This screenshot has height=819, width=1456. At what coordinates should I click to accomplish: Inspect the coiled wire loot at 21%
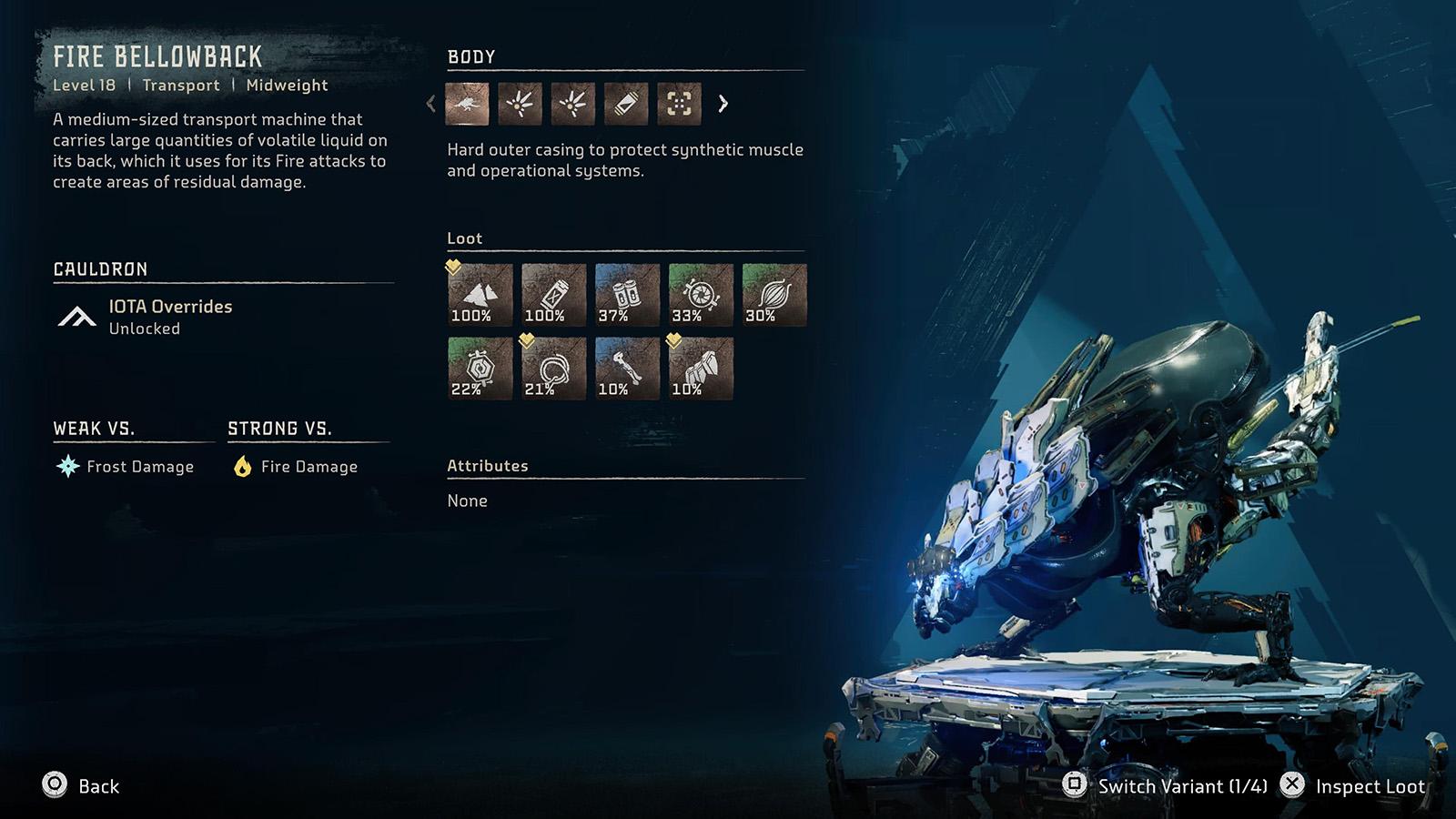point(553,369)
